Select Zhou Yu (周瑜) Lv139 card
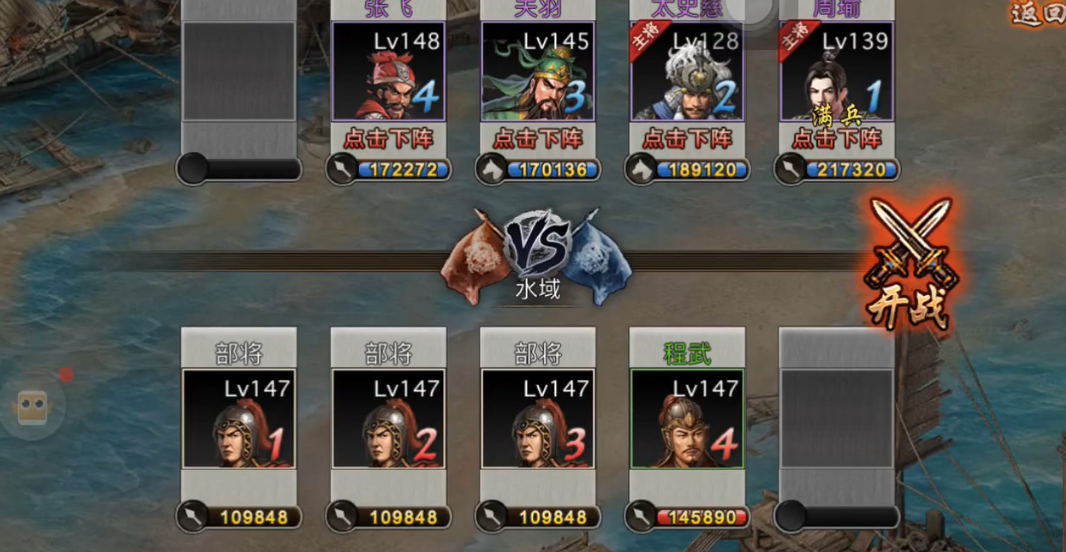Viewport: 1066px width, 552px height. [x=837, y=72]
